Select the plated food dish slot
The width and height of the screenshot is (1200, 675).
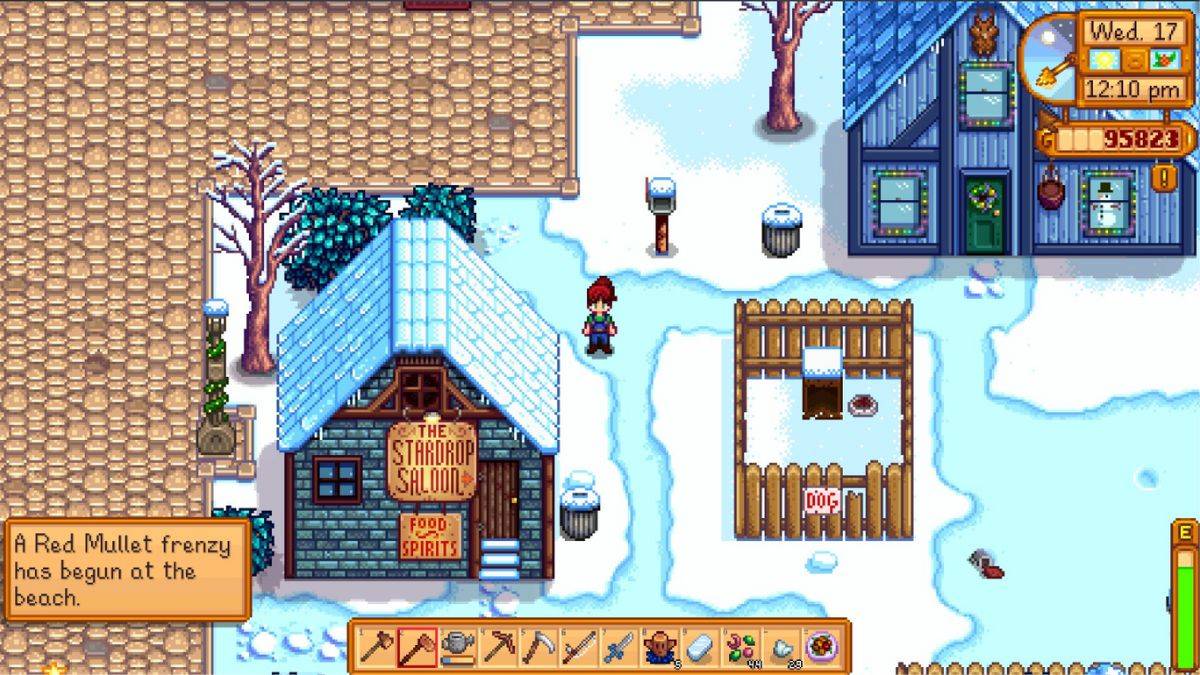821,647
